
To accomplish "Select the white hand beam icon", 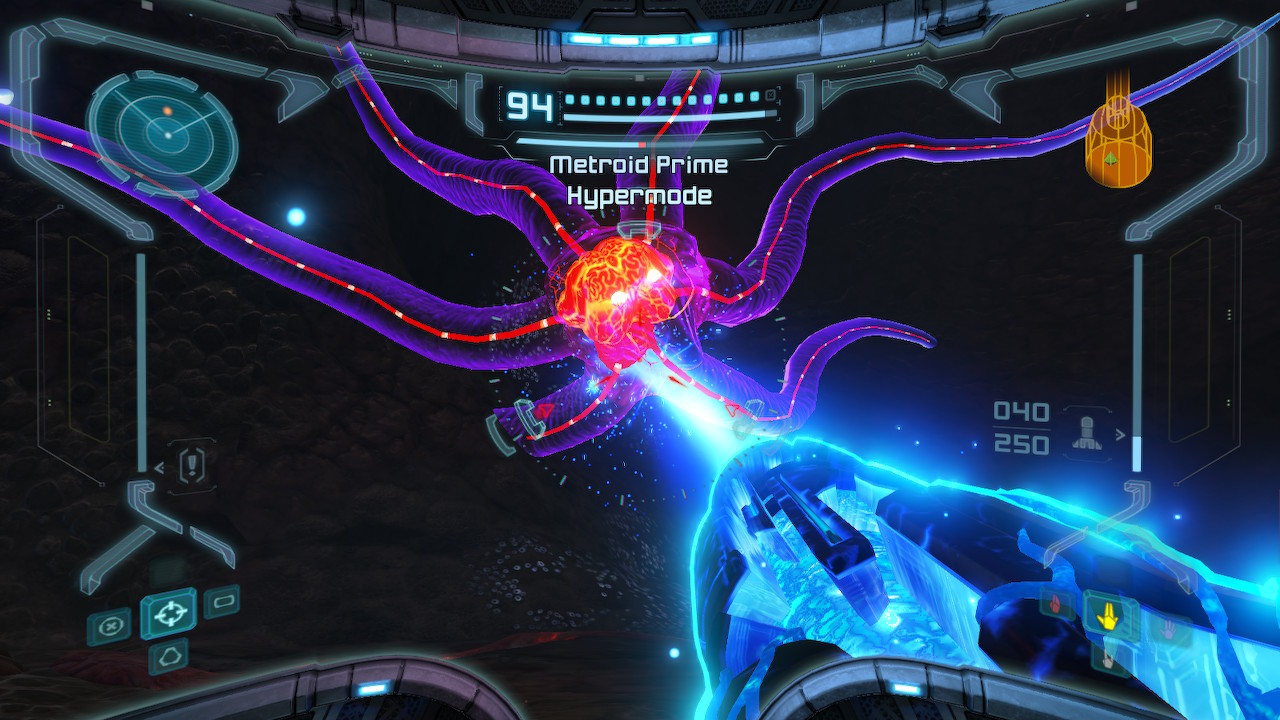I will pos(1107,657).
